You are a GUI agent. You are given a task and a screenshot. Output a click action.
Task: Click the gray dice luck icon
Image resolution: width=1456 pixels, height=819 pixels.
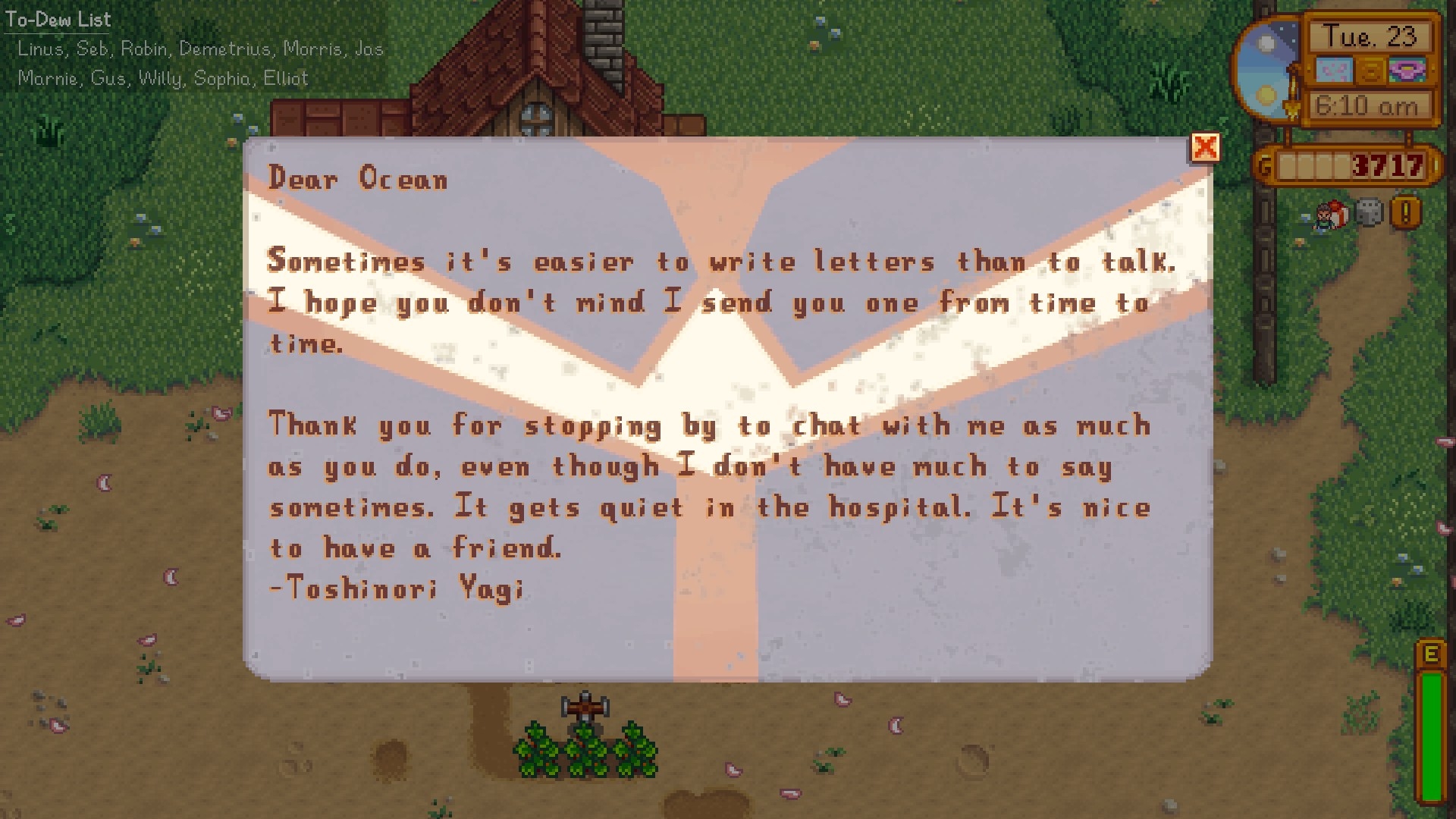[1369, 214]
